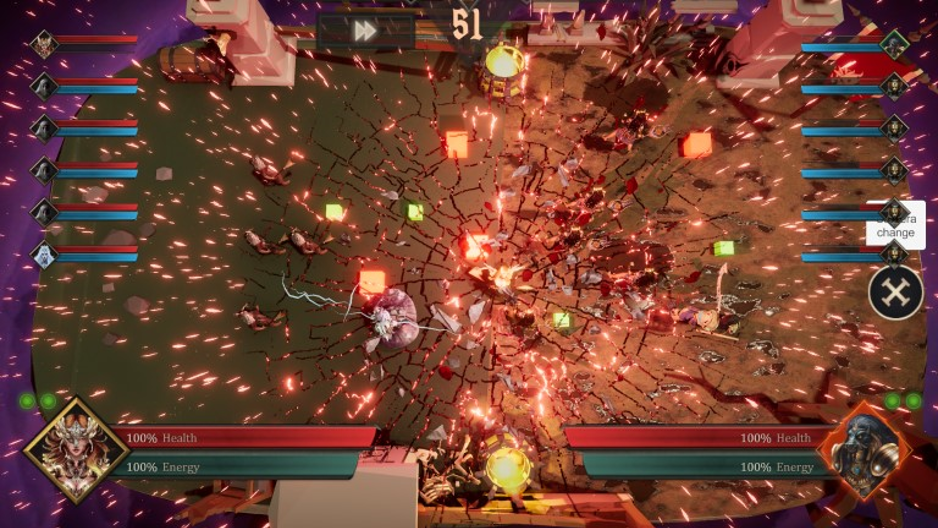Pick the white-haired unit portrait in the left roster
The image size is (938, 528).
point(44,254)
